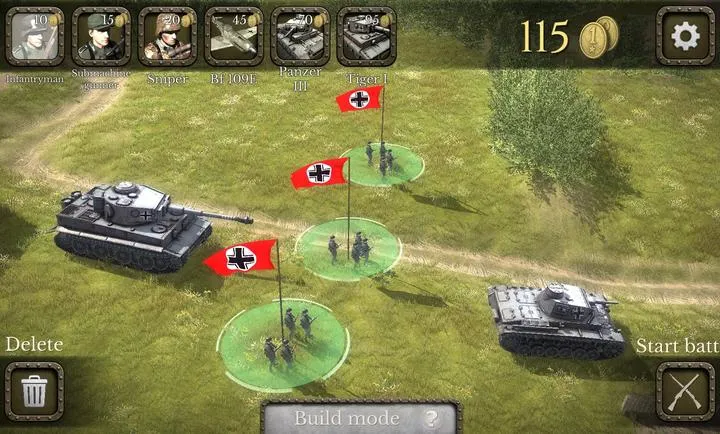
Task: Open settings with the gear button
Action: [685, 36]
